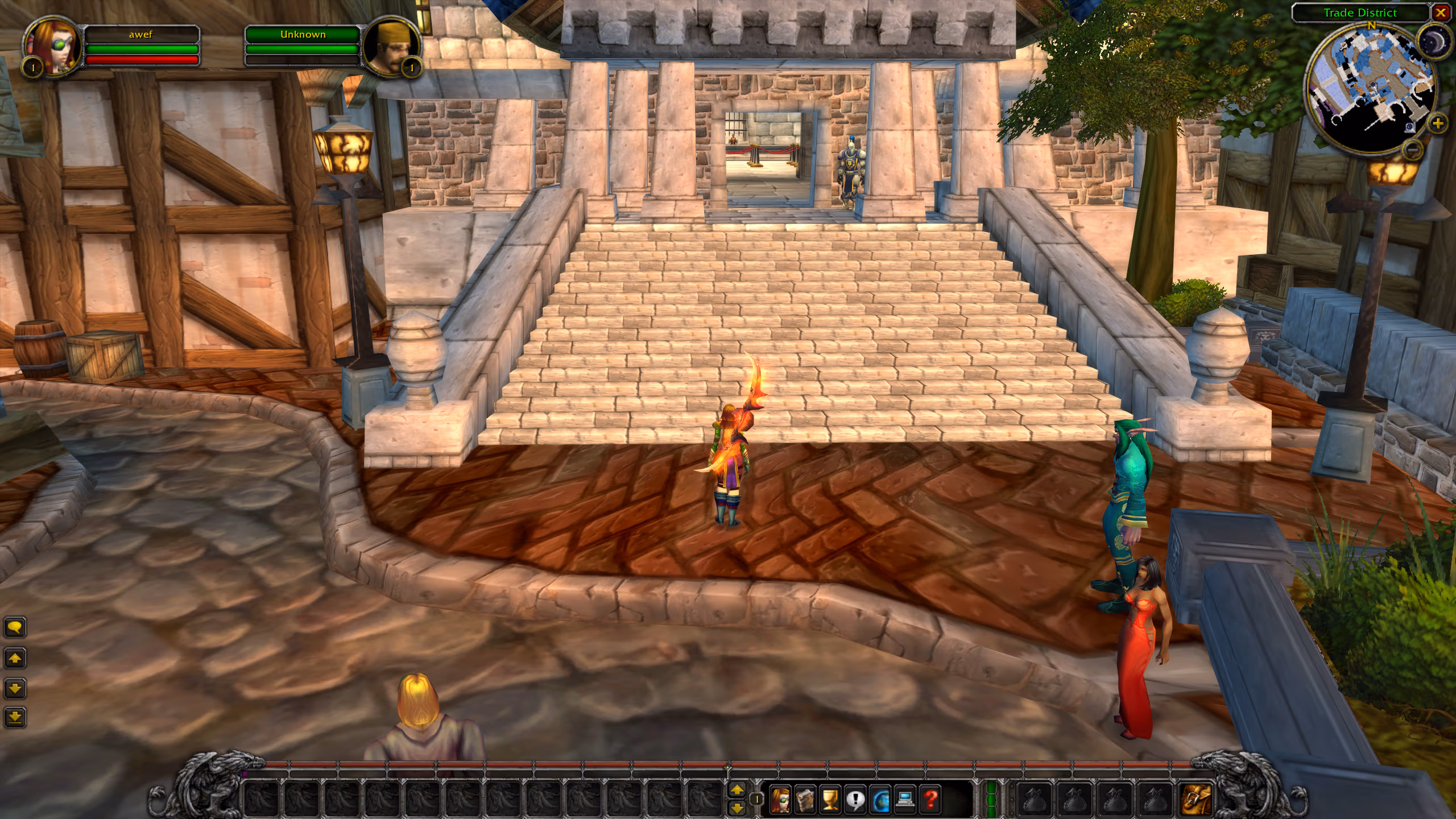The width and height of the screenshot is (1456, 819).
Task: Switch action bar page up with arrow
Action: point(737,789)
